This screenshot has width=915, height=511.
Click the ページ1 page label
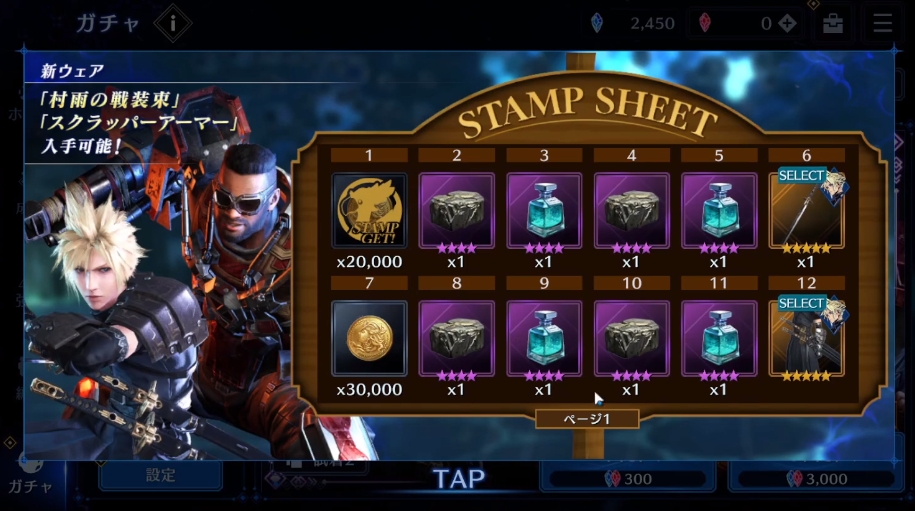(587, 418)
